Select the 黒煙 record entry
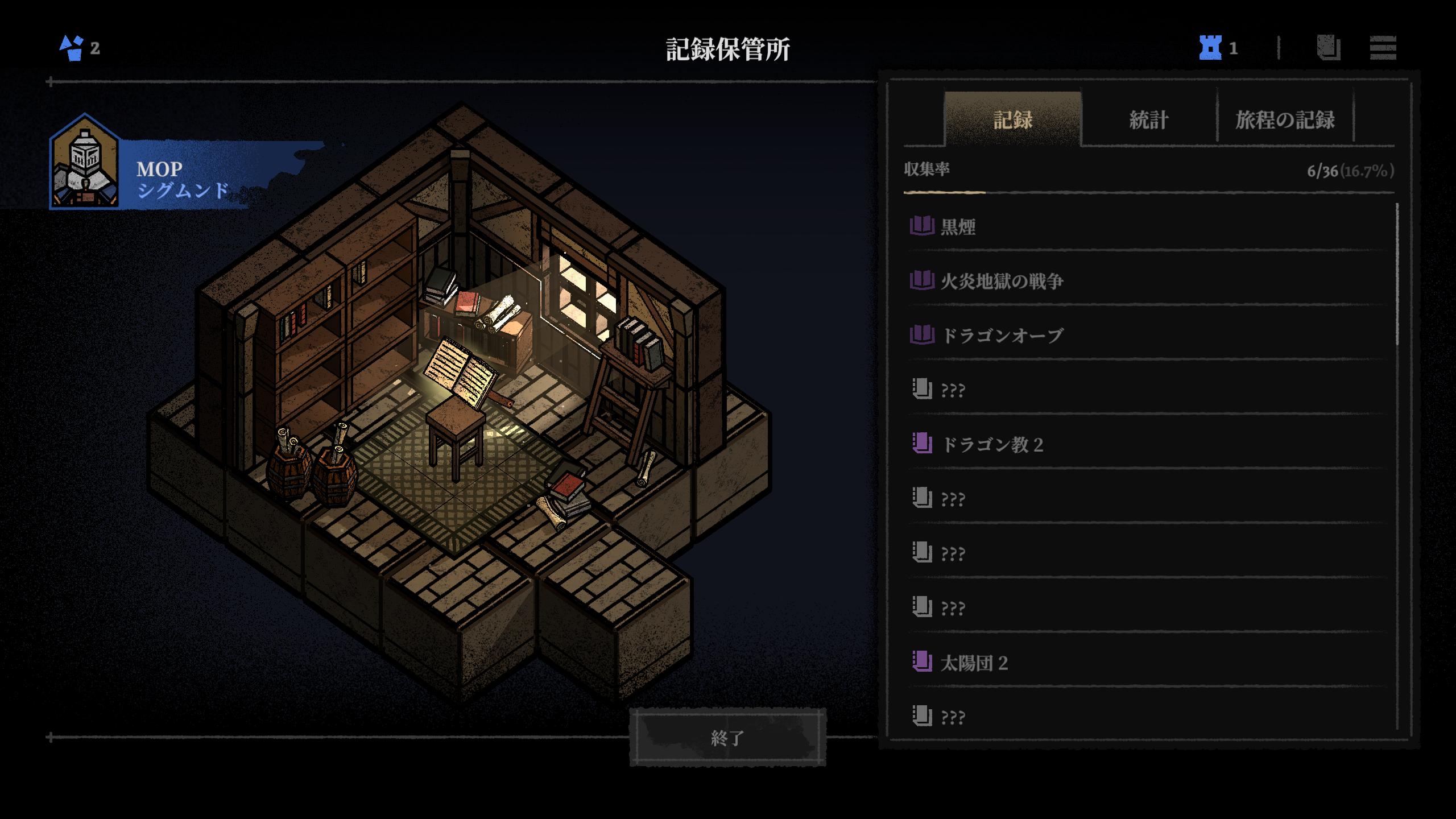Image resolution: width=1456 pixels, height=819 pixels. 959,227
